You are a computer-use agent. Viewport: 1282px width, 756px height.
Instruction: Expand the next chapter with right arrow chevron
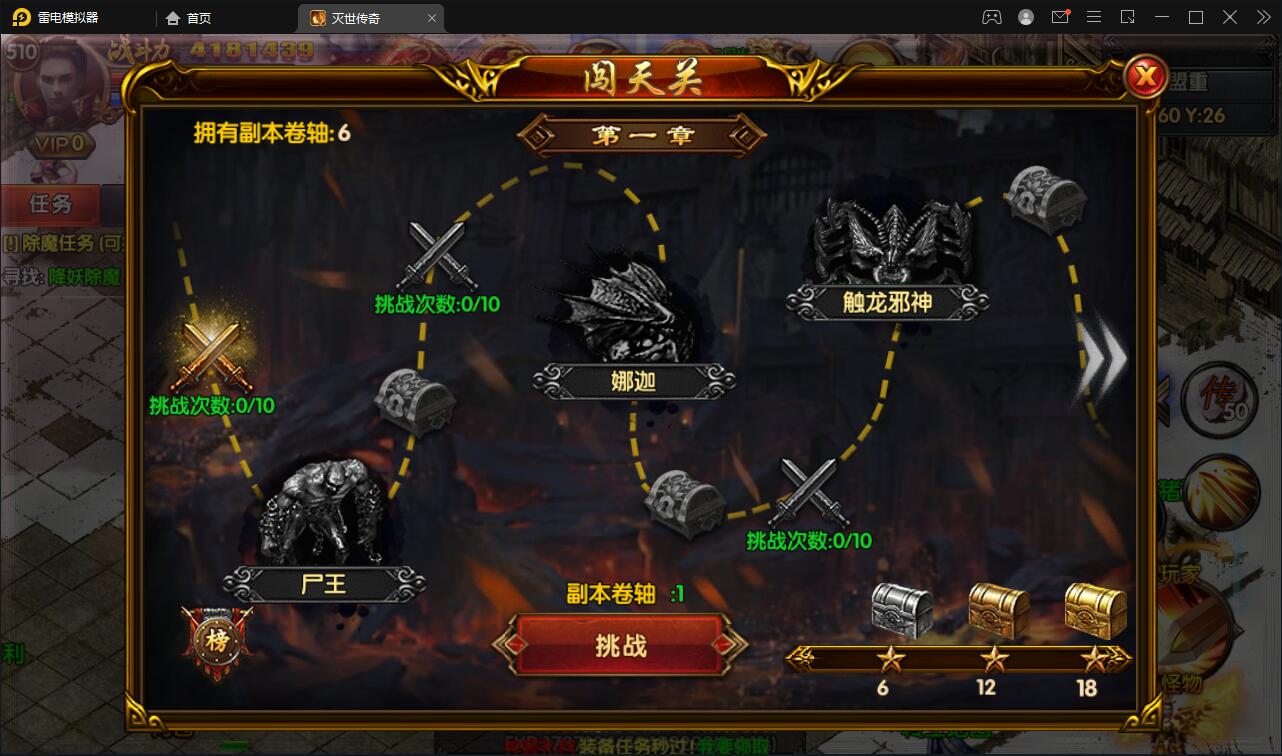[x=1103, y=360]
